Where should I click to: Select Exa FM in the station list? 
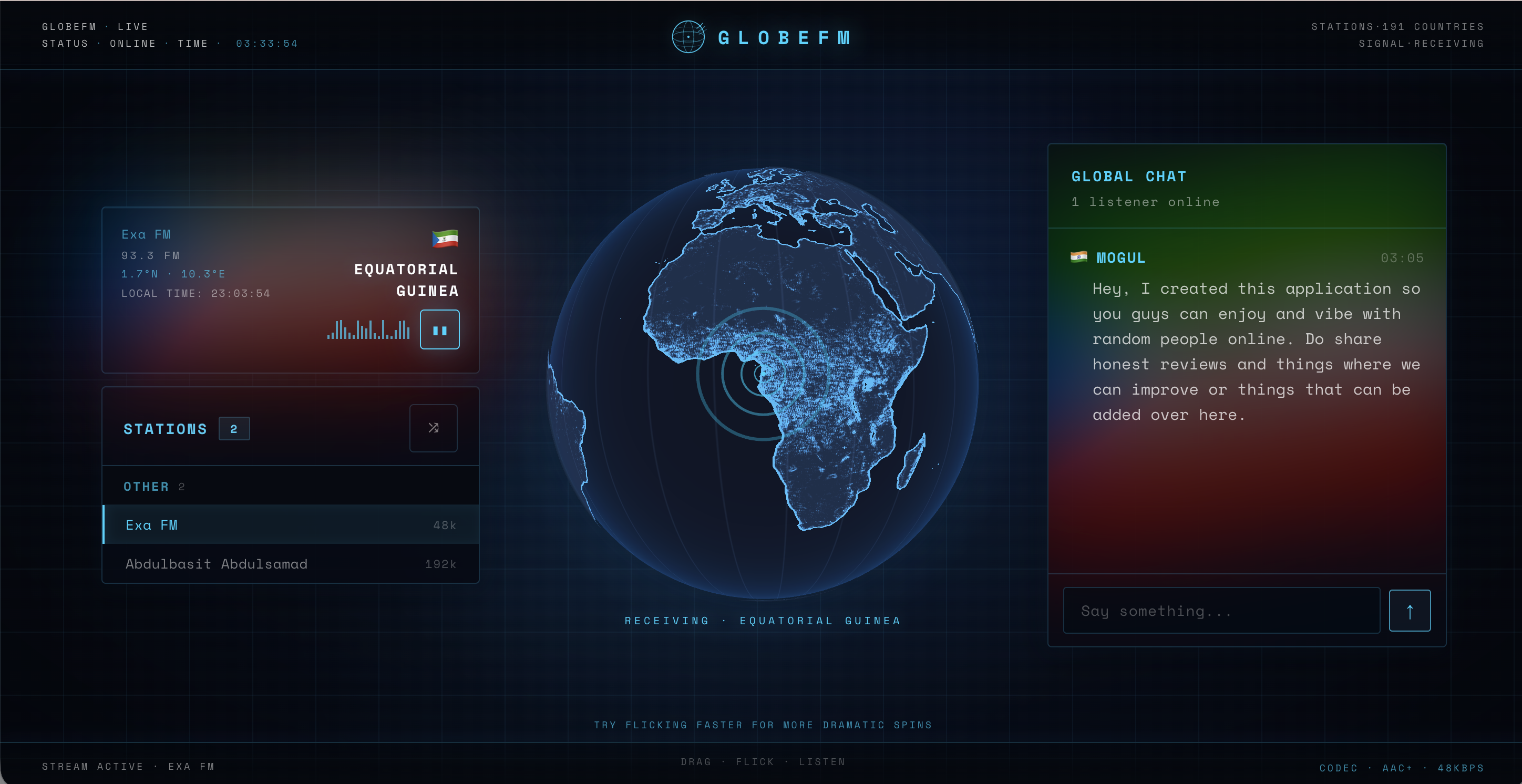coord(152,524)
